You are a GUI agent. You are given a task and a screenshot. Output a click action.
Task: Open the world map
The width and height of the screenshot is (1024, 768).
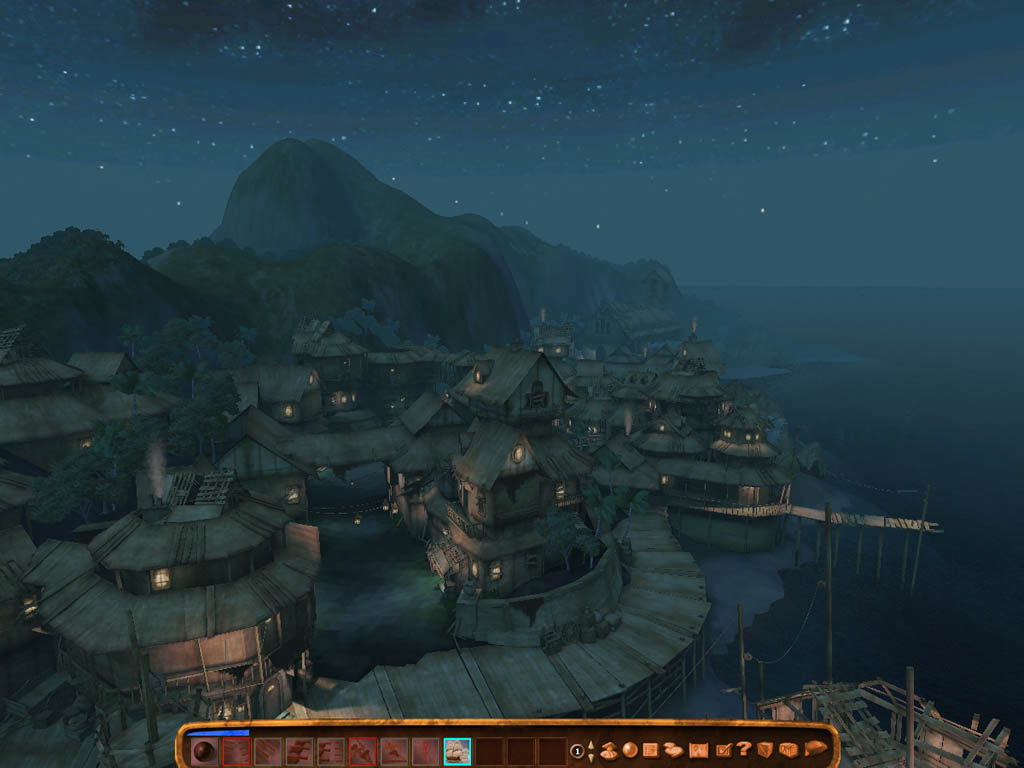click(698, 749)
